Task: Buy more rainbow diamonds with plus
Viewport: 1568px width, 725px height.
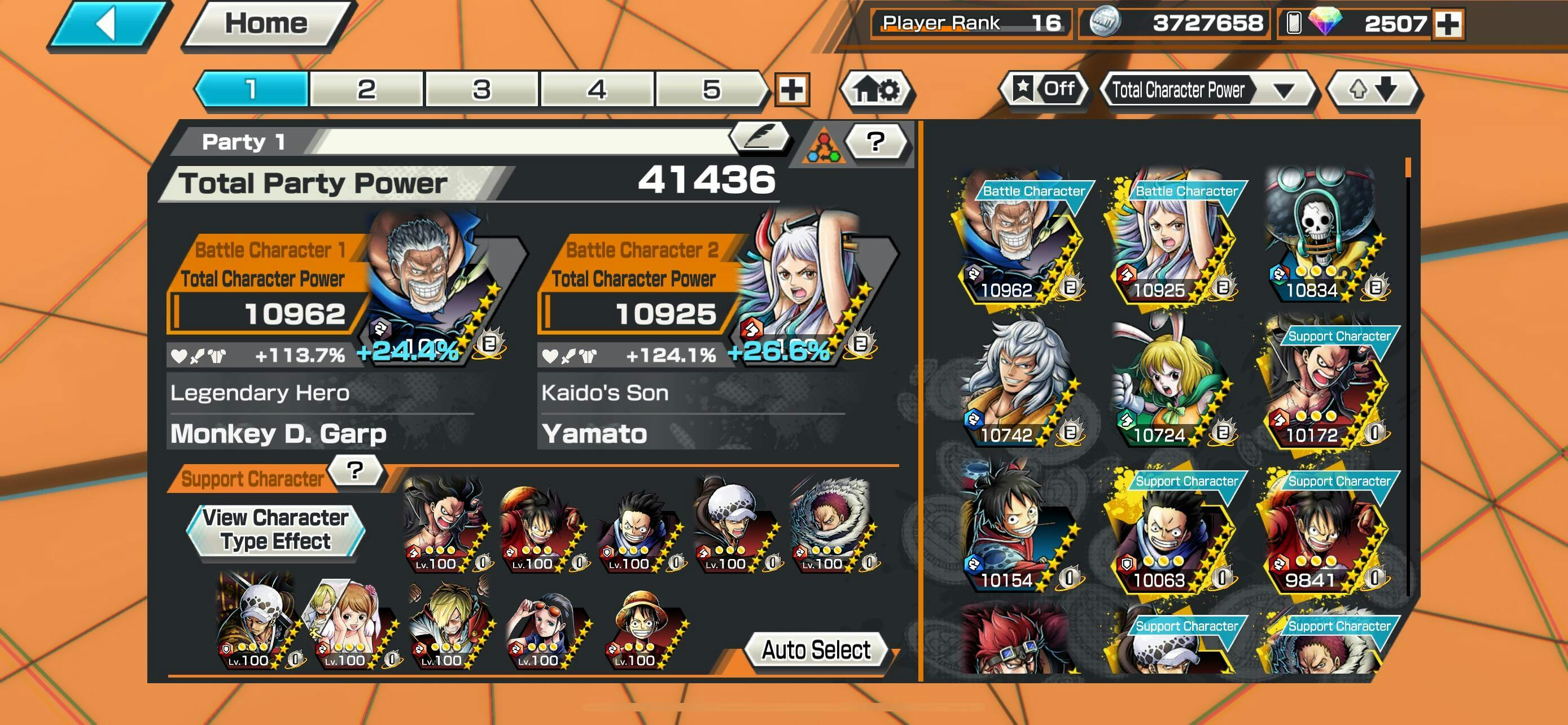Action: [x=1448, y=24]
